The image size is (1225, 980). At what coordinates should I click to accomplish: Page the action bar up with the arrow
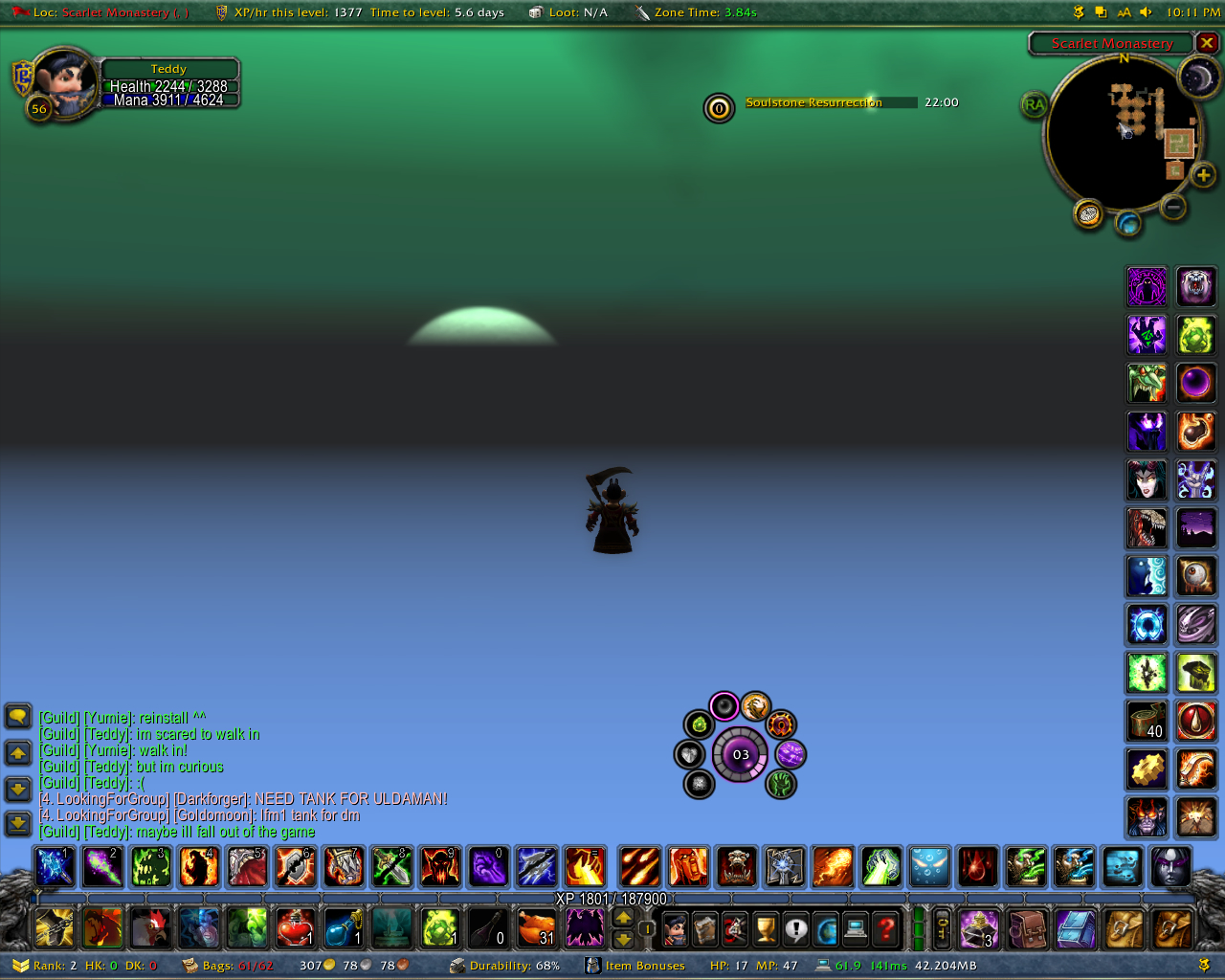[623, 917]
